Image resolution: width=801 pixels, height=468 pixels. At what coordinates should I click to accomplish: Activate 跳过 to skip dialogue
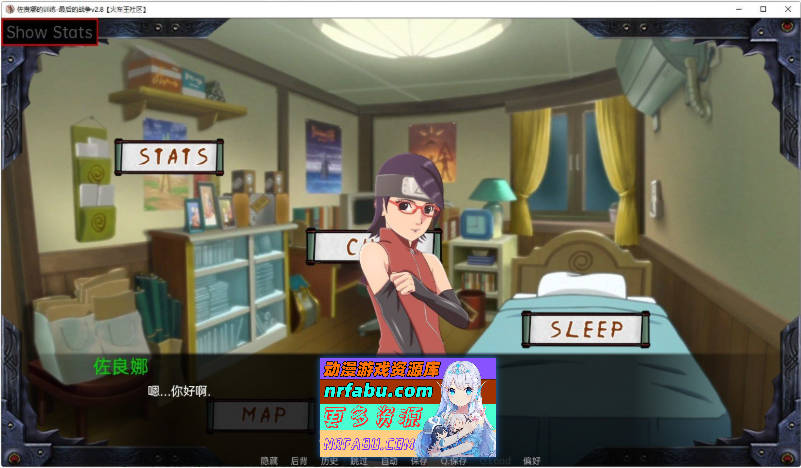359,461
